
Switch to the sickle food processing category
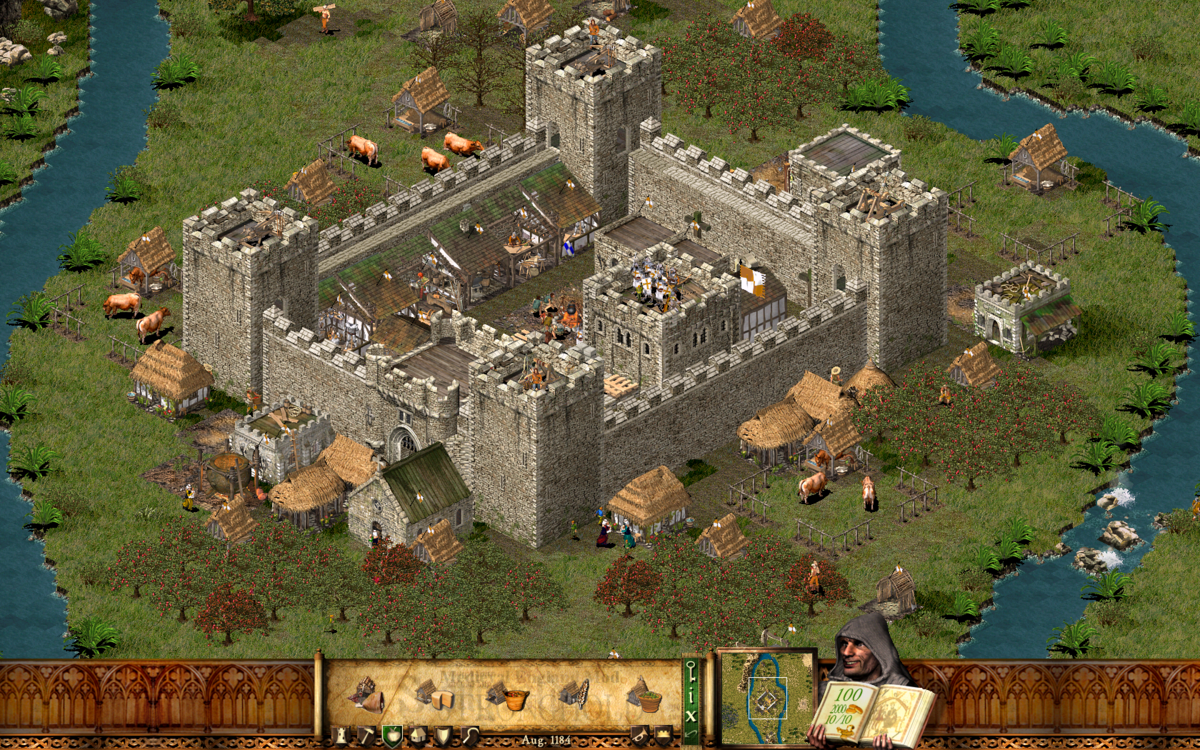pyautogui.click(x=468, y=736)
